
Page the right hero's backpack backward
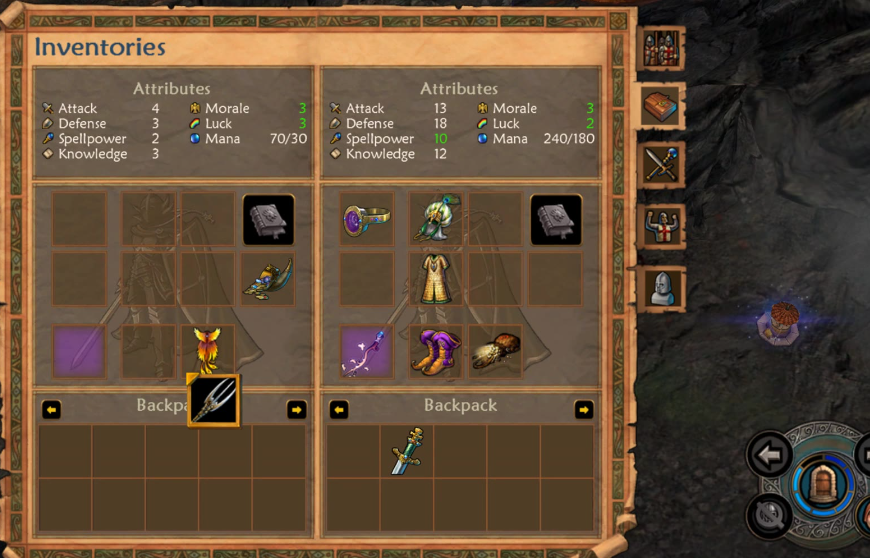(339, 410)
